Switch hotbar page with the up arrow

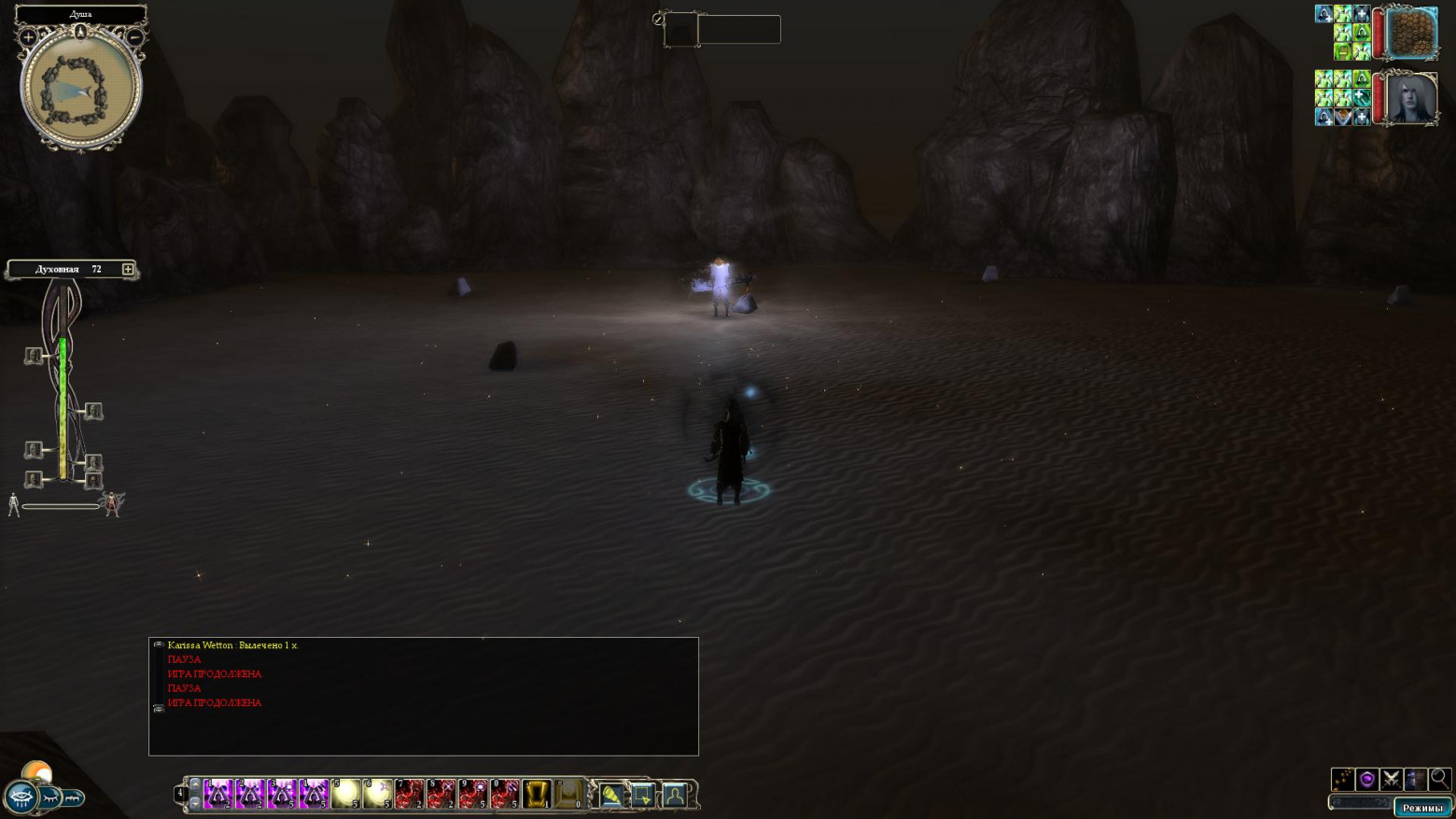click(195, 785)
